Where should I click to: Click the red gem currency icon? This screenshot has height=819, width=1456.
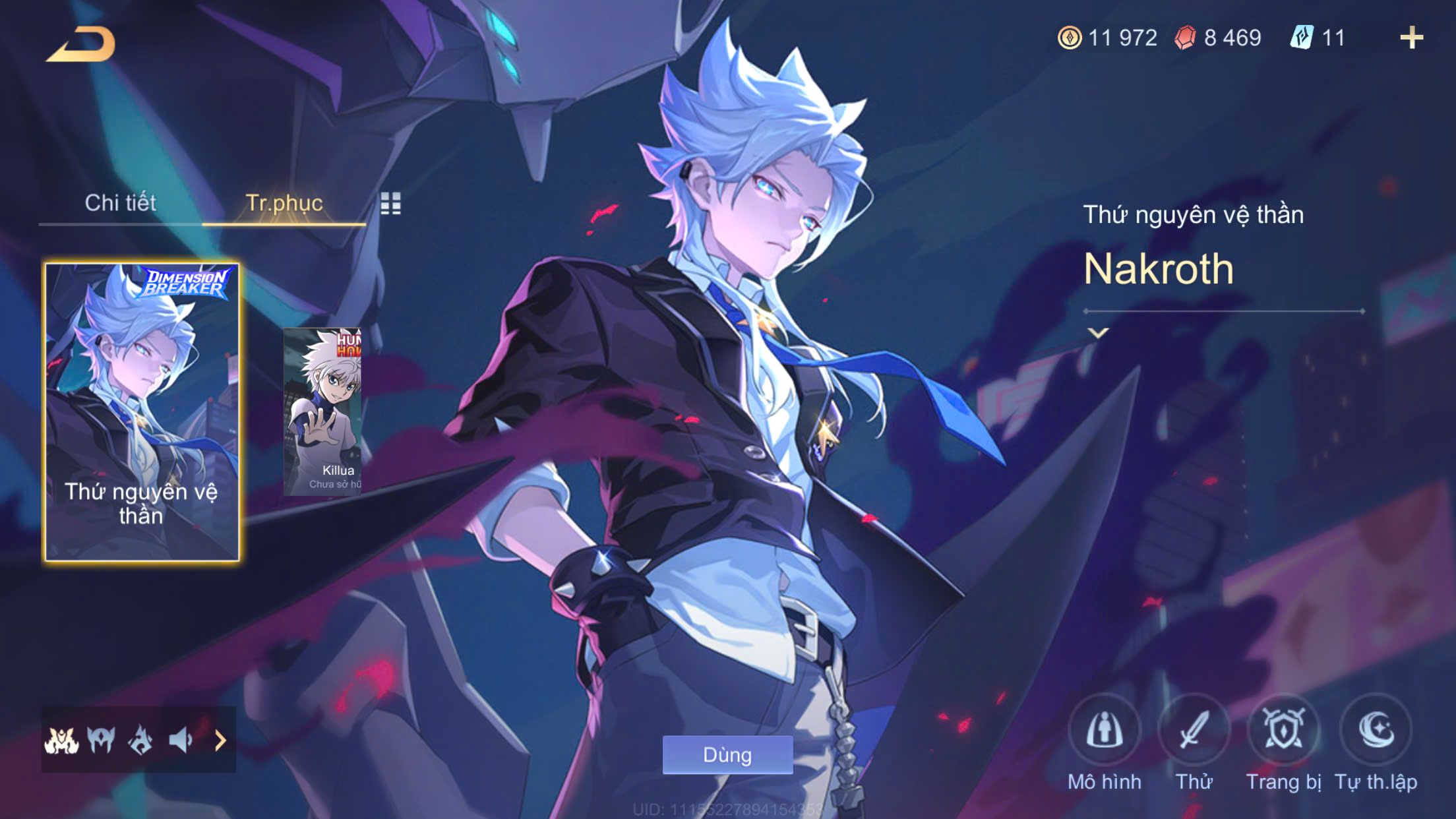point(1185,38)
